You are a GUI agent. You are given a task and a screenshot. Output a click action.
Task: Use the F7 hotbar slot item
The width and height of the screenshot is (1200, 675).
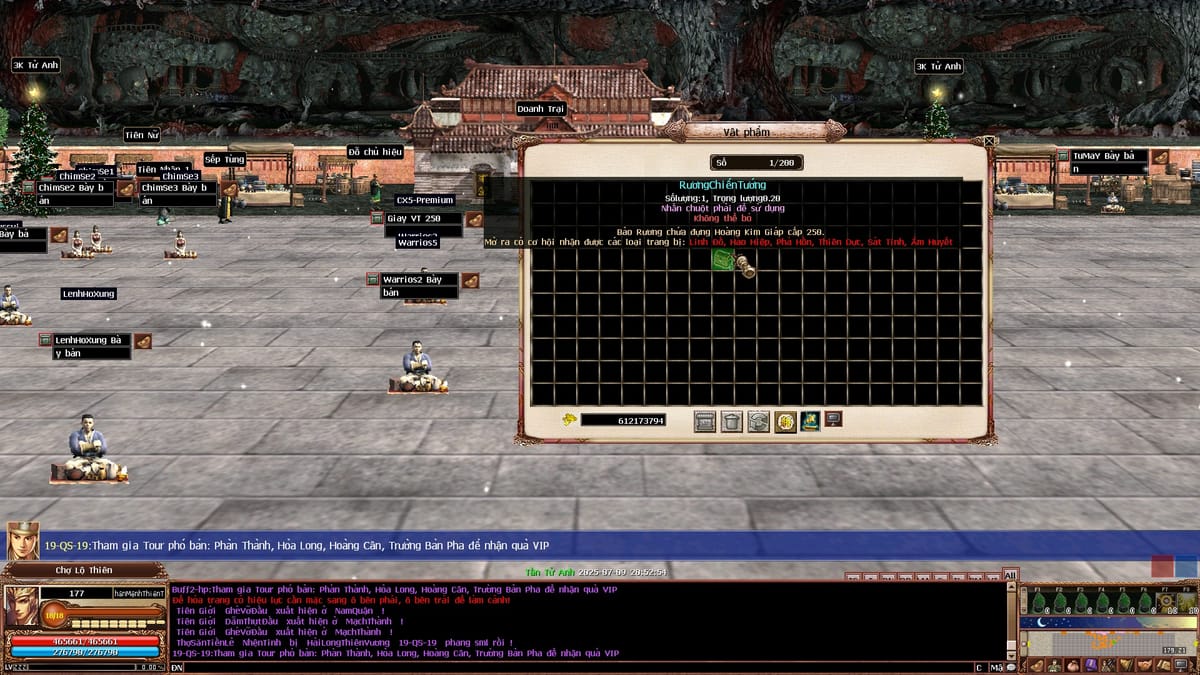tap(1166, 602)
